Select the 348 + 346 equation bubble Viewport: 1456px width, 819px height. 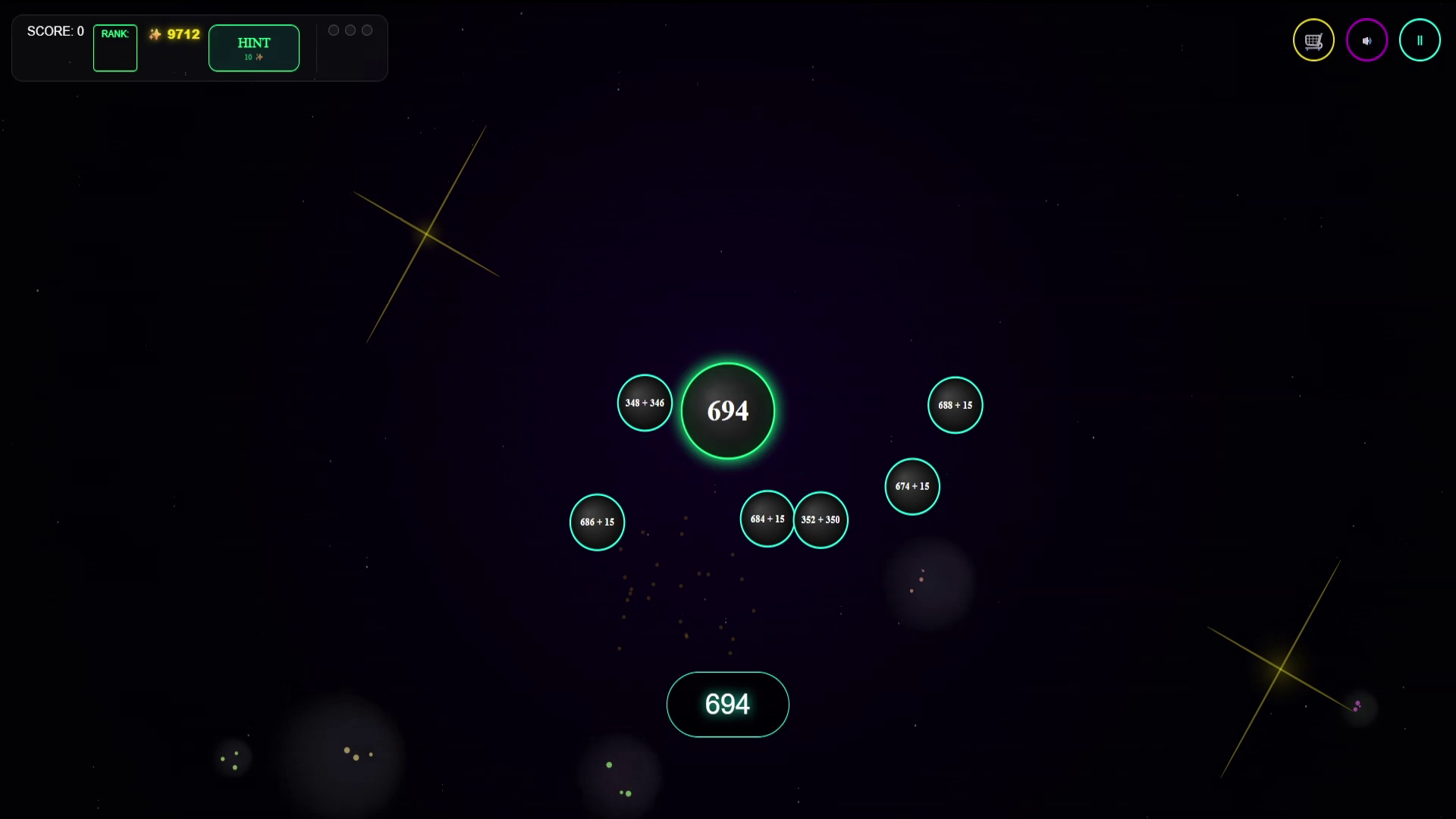tap(644, 403)
